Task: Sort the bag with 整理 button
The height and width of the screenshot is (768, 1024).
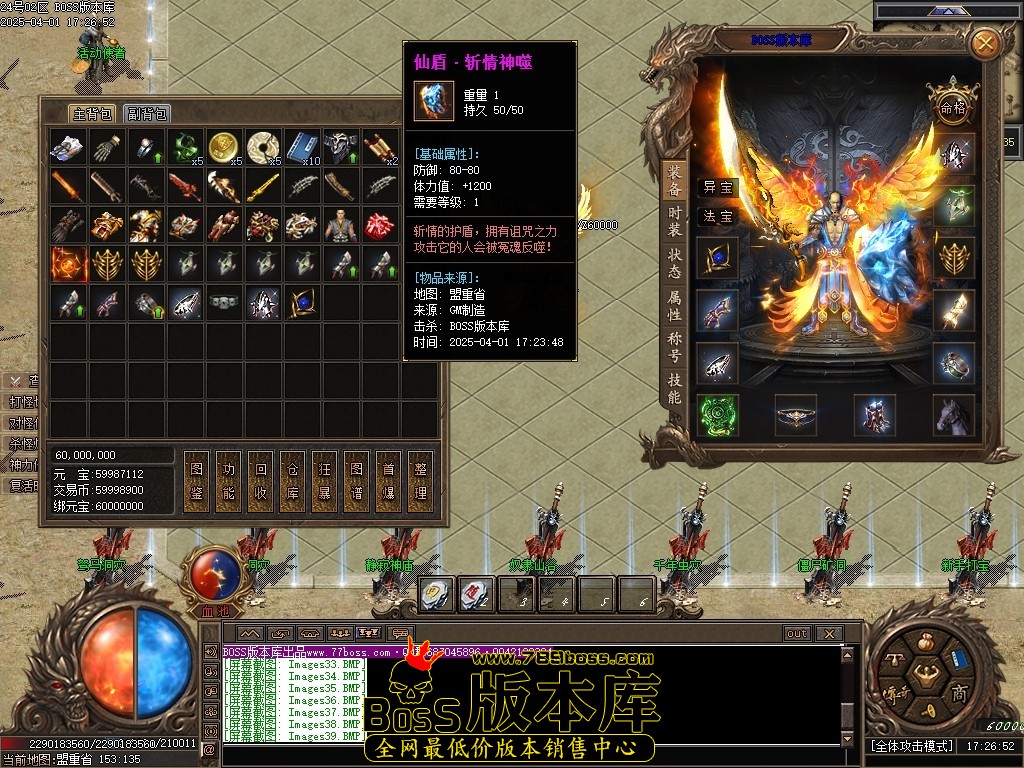Action: pos(421,481)
